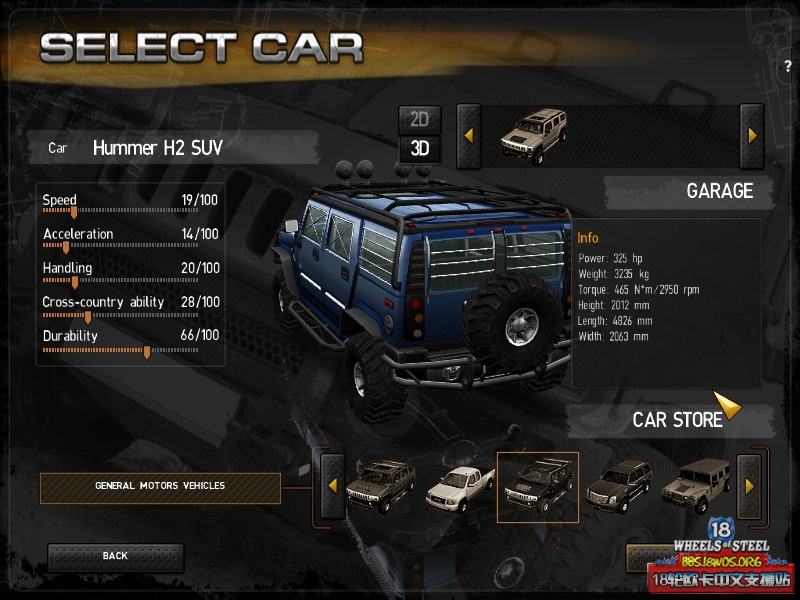The width and height of the screenshot is (800, 600).
Task: Pick the dark Hummer pickup thumbnail
Action: [381, 485]
